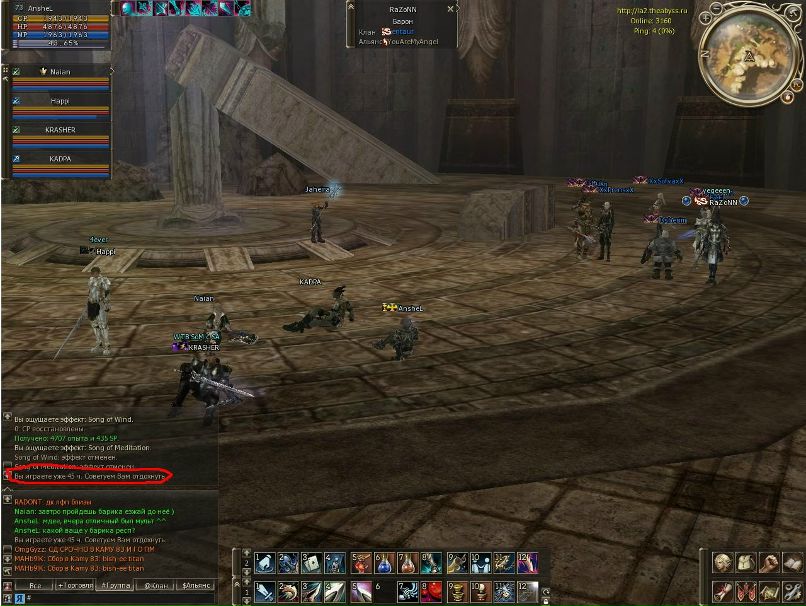Open the clan red banner icon

745,591
